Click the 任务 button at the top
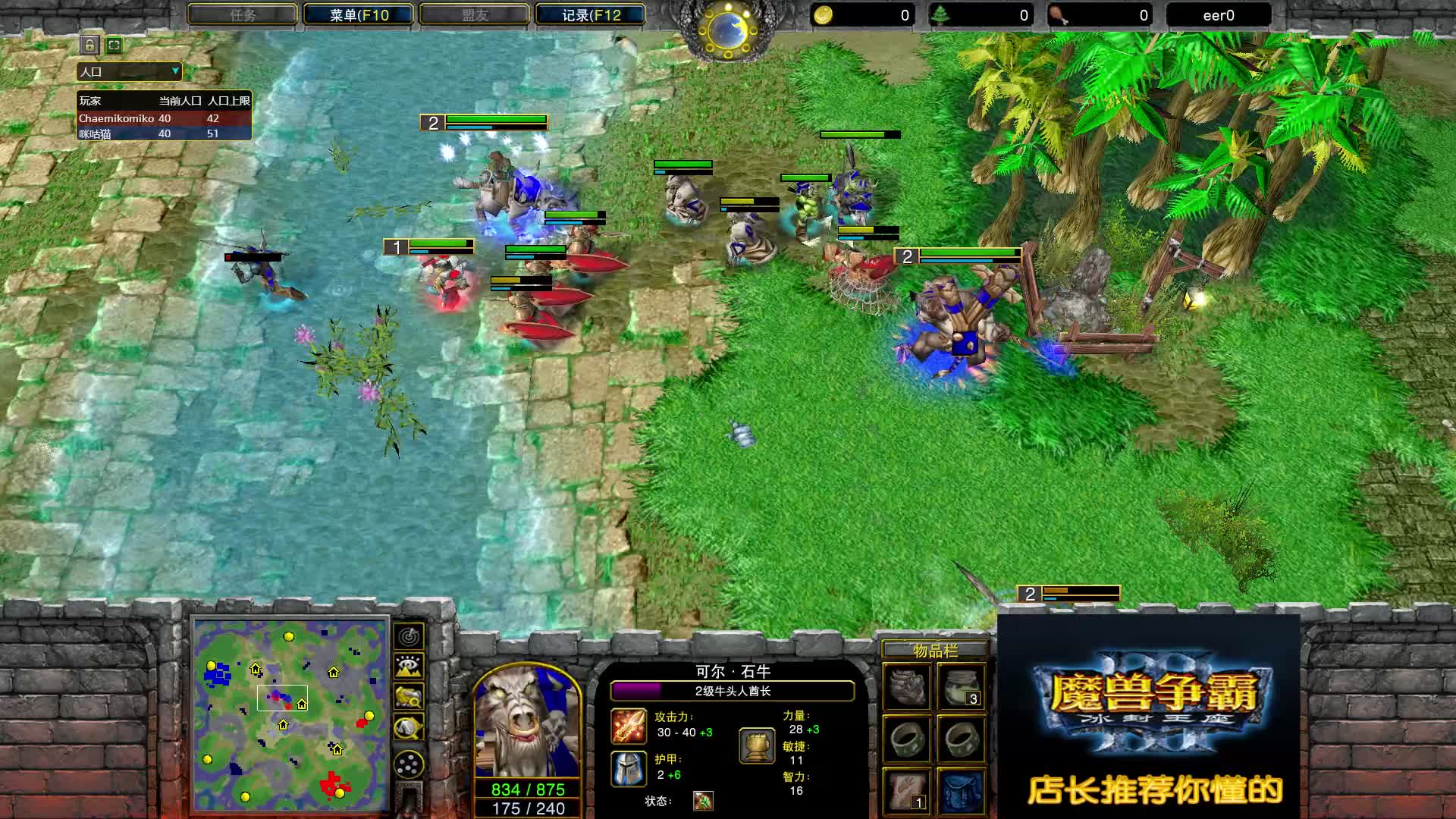 [x=243, y=14]
